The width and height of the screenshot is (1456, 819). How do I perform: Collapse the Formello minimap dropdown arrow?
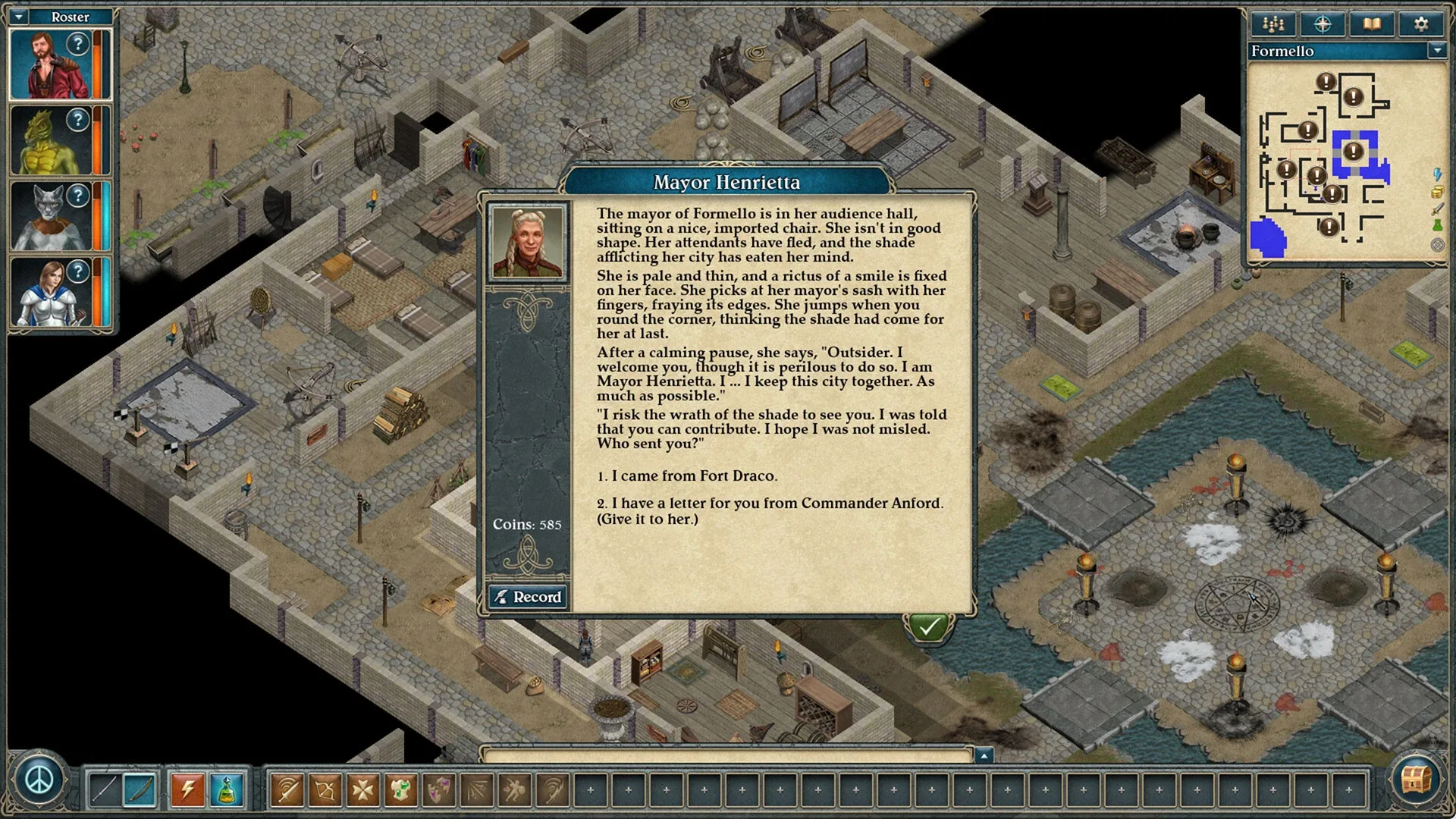[x=1436, y=51]
